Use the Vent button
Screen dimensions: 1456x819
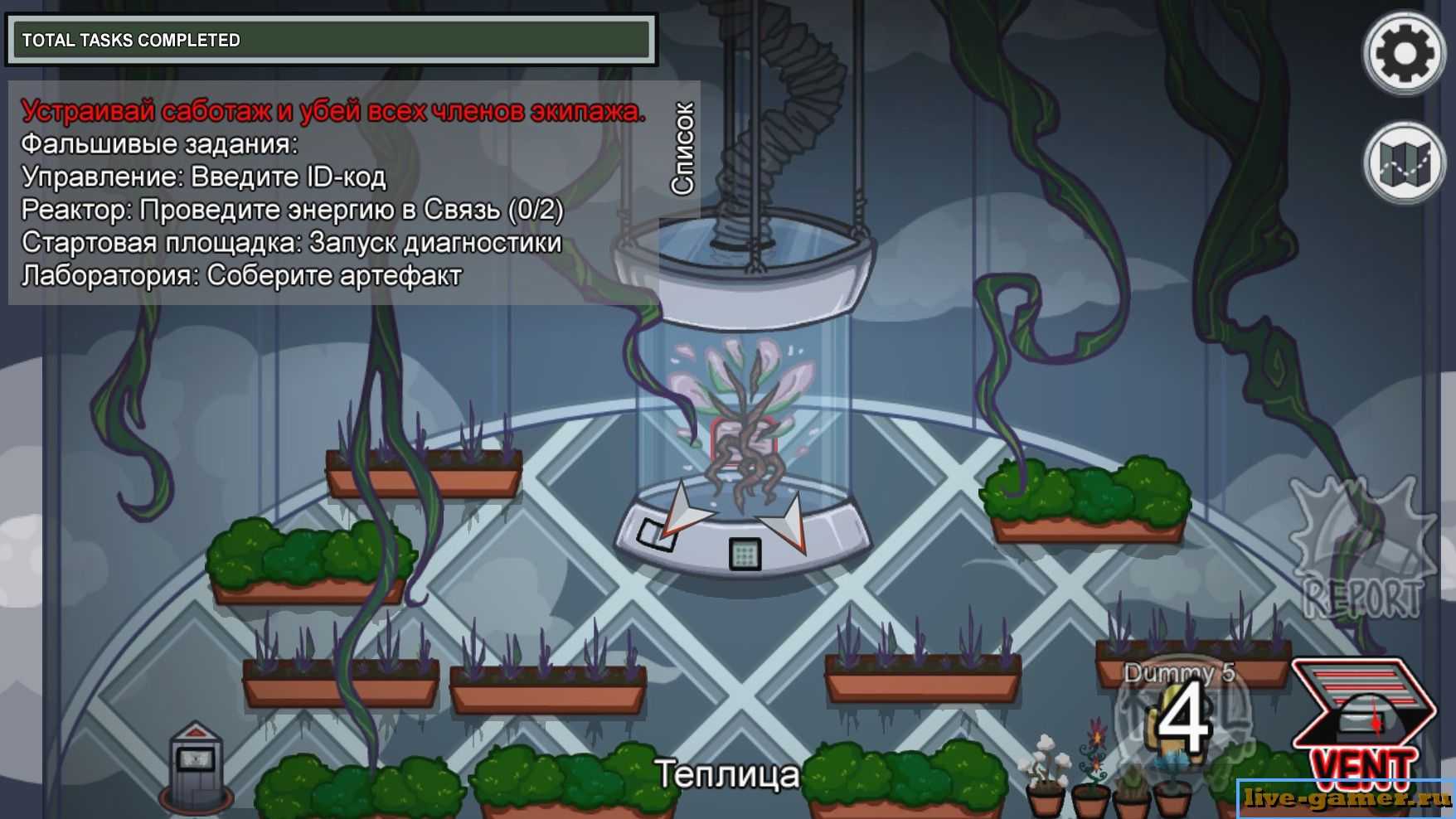point(1364,722)
